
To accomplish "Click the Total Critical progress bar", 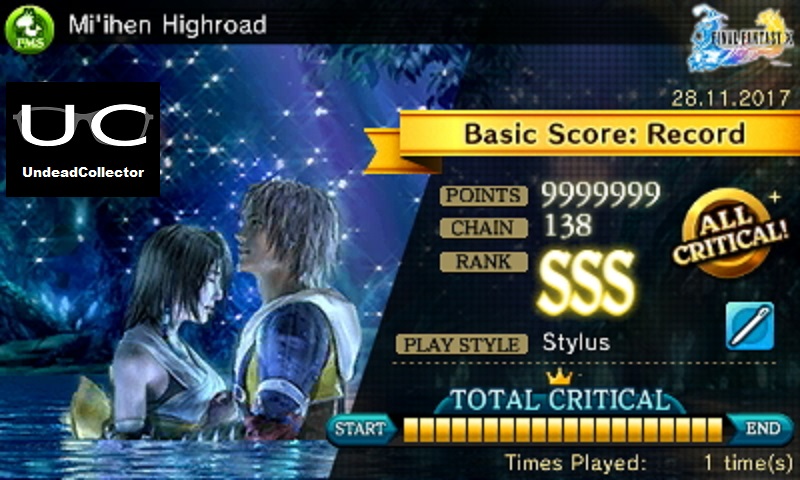I will click(x=563, y=430).
